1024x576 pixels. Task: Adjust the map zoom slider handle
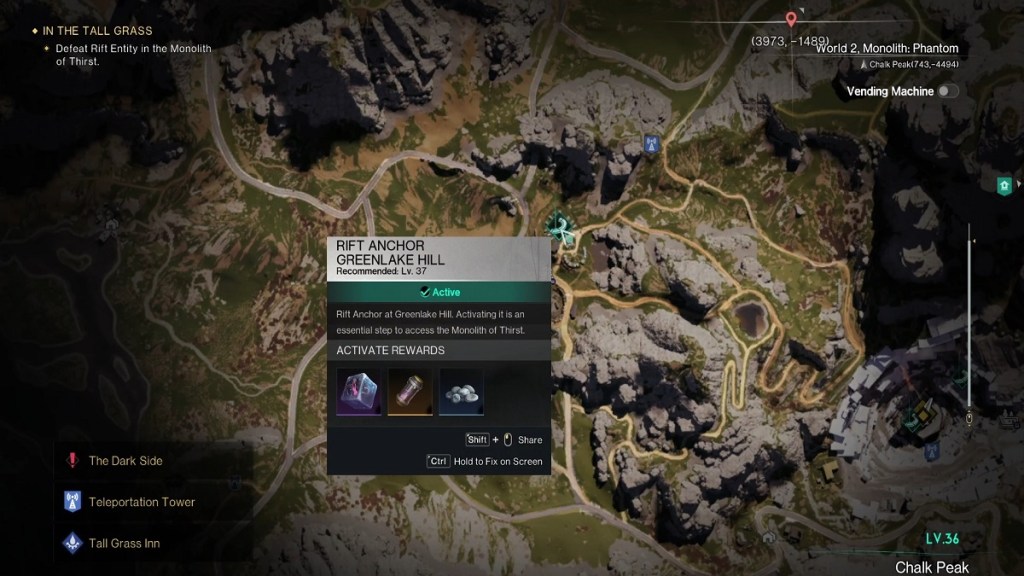pos(968,413)
